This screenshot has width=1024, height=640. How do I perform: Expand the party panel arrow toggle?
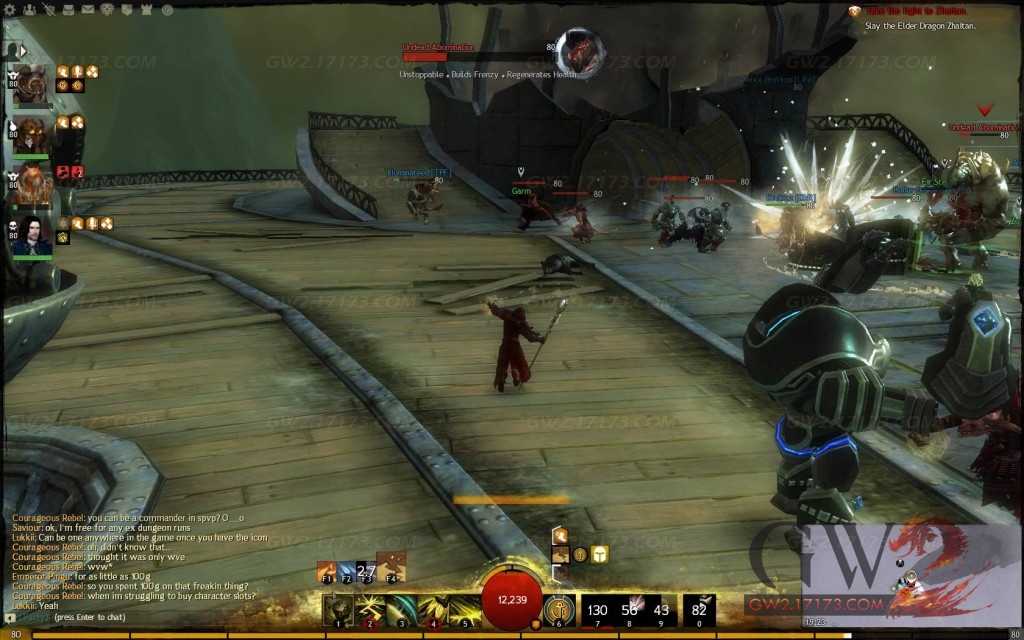pos(19,50)
